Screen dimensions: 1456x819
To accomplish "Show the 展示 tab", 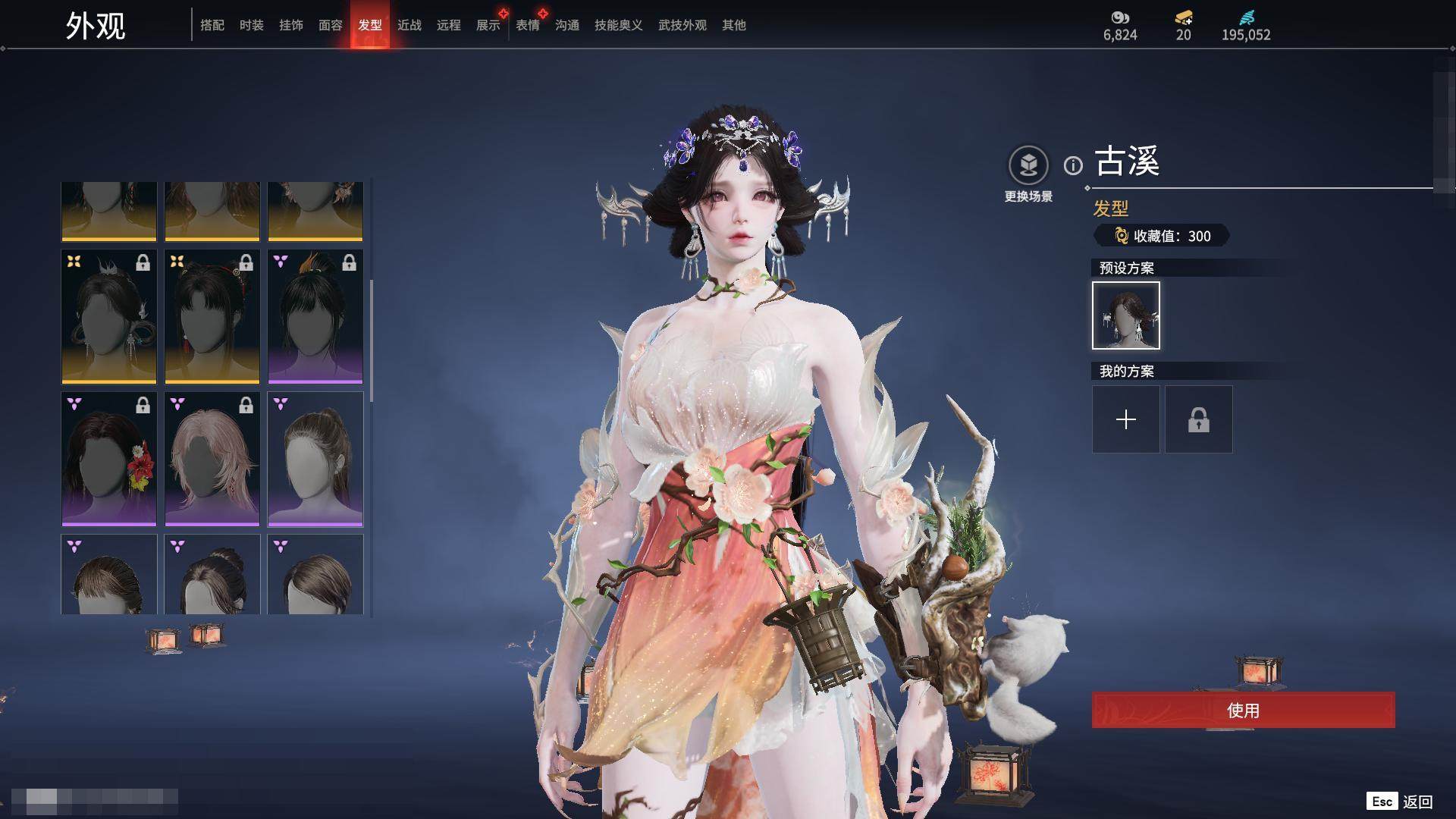I will click(x=488, y=25).
